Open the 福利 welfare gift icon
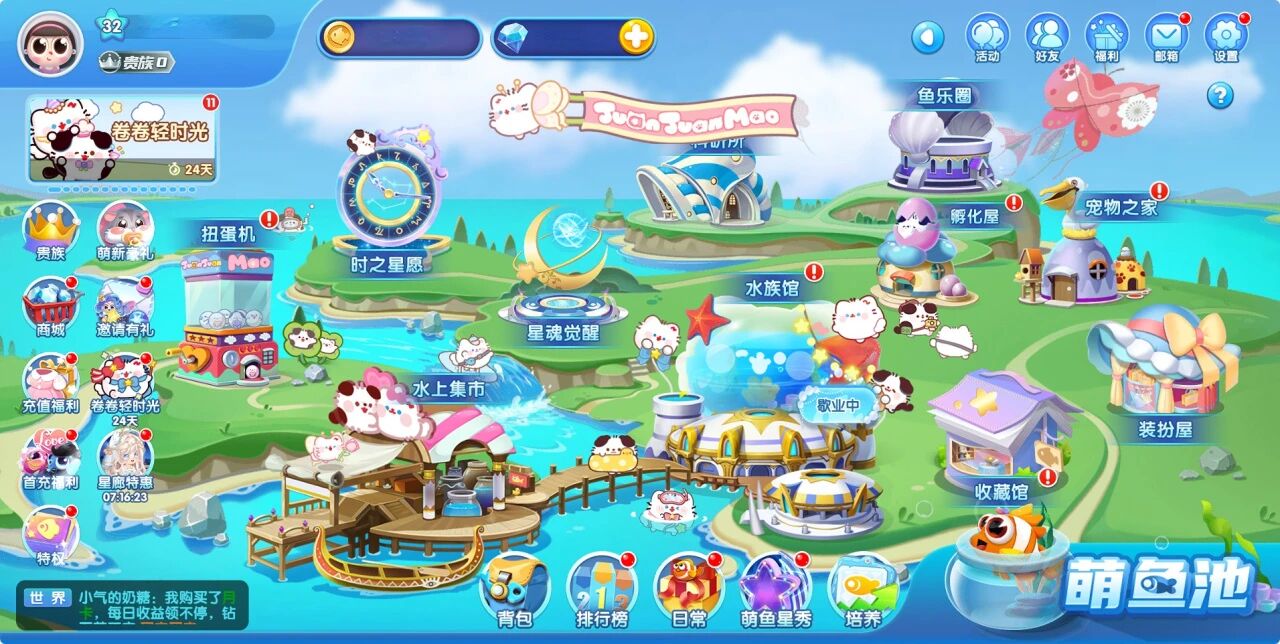 (x=1106, y=36)
